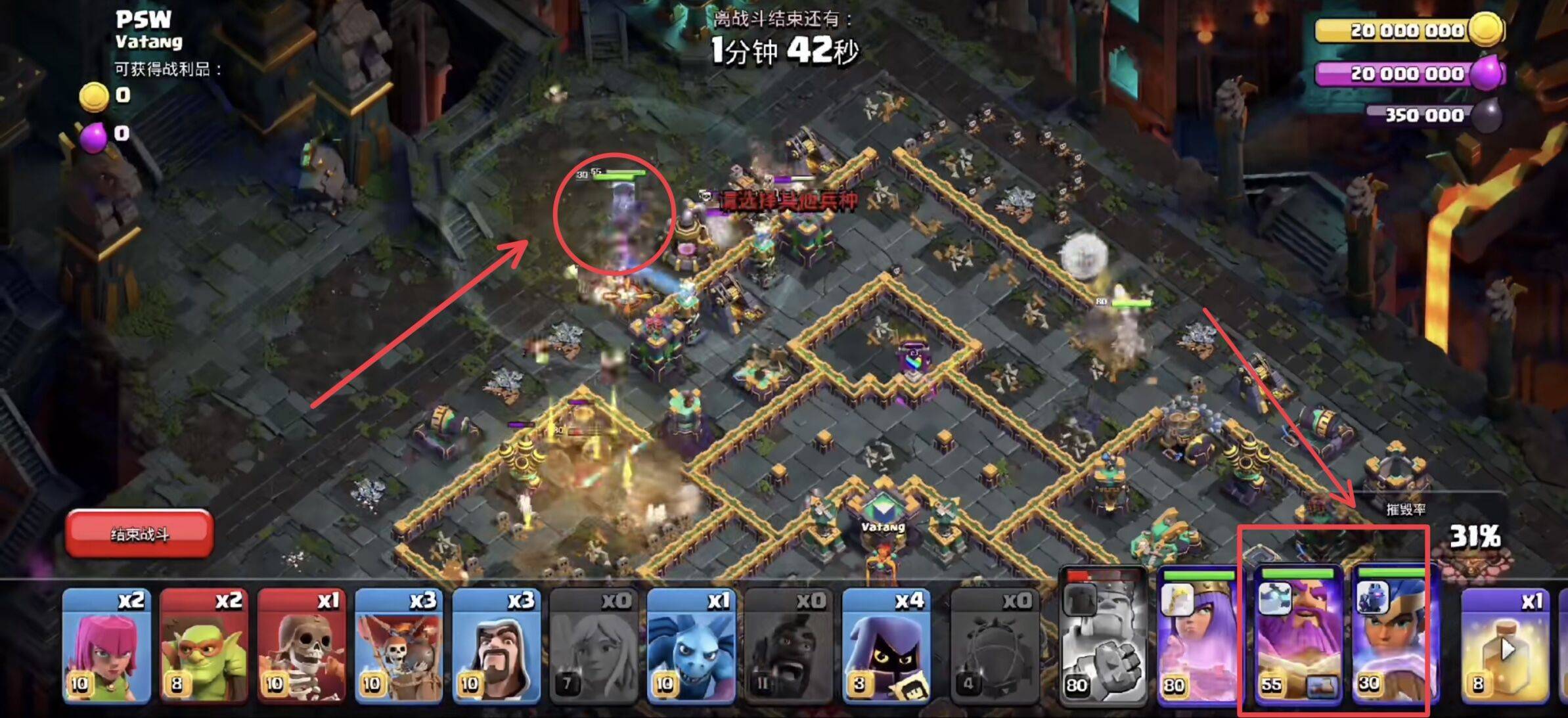Select the purple hooded troop card

[x=885, y=646]
